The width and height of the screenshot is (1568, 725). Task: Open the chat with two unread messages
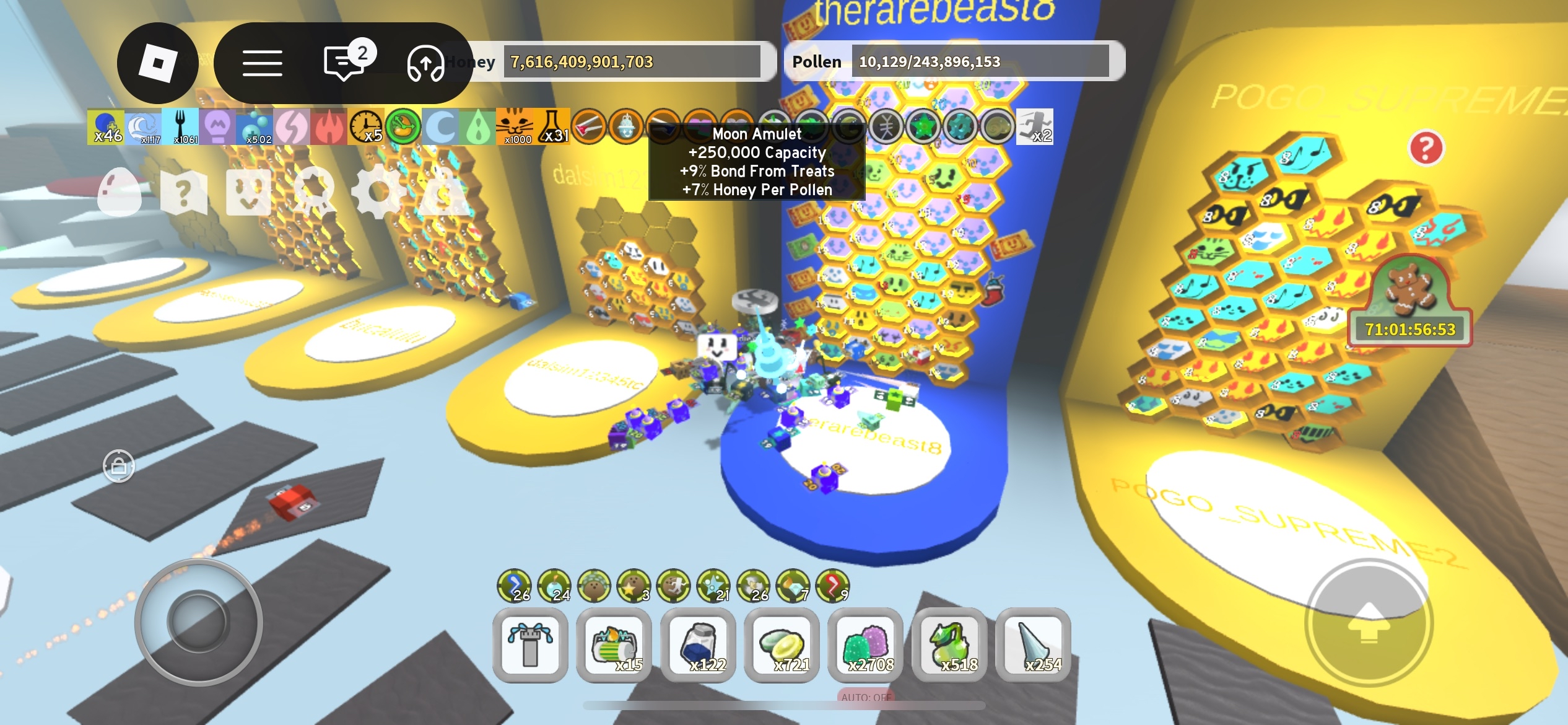click(x=345, y=63)
